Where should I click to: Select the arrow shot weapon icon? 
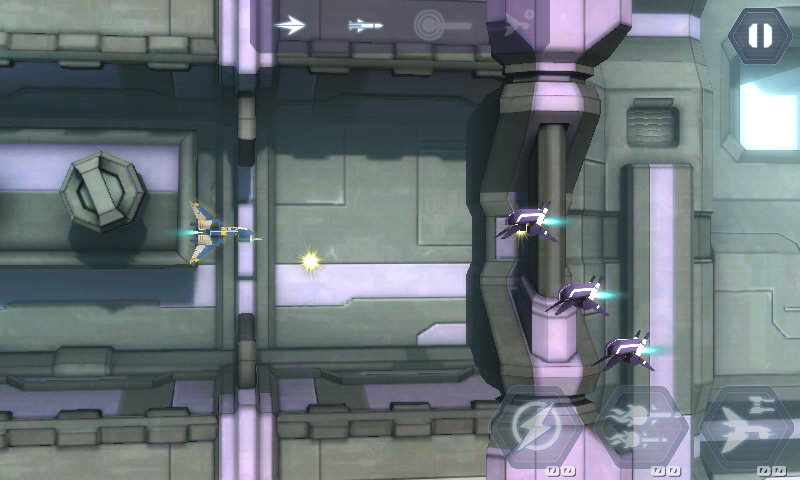[x=290, y=25]
